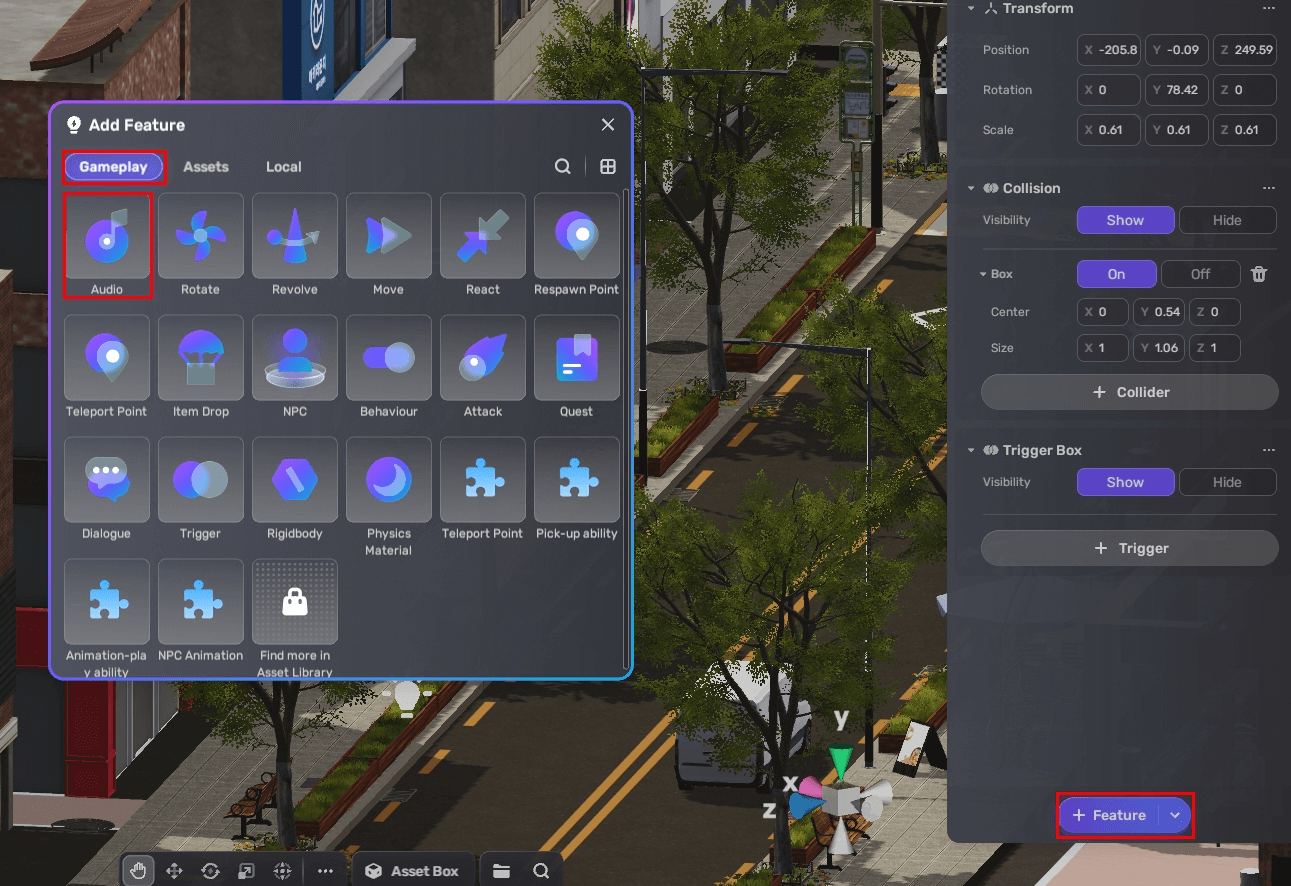The height and width of the screenshot is (886, 1291).
Task: Add a Rigidbody feature
Action: (294, 480)
